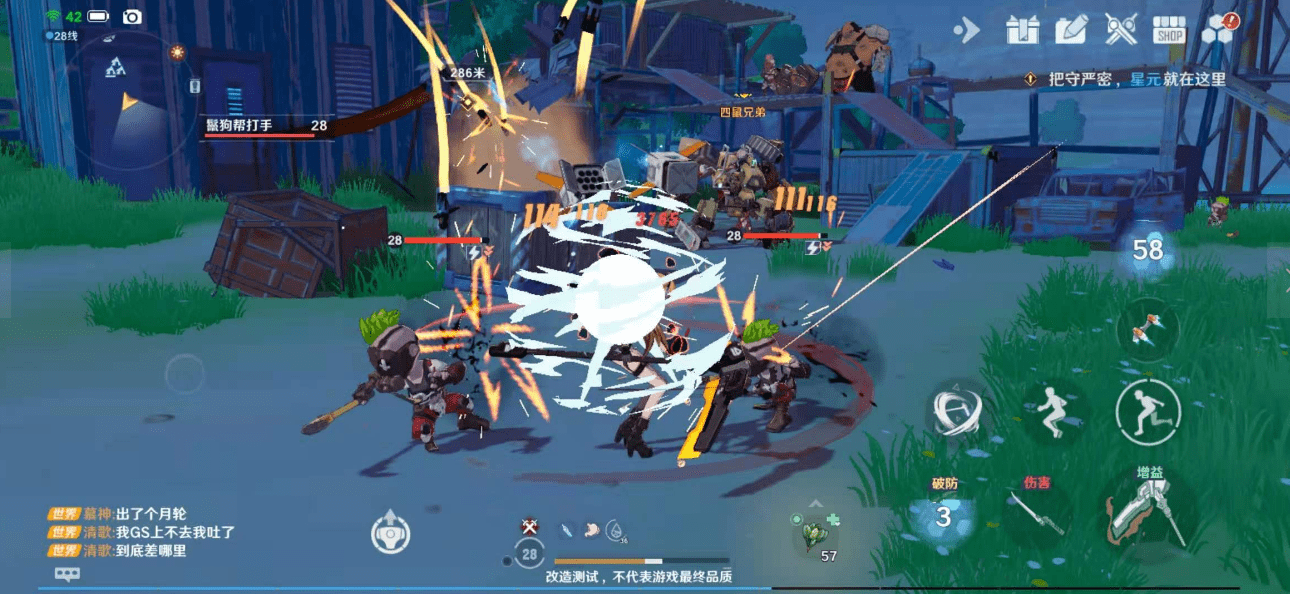Open the hexagon main menu icon
This screenshot has width=1290, height=594.
[x=1218, y=29]
